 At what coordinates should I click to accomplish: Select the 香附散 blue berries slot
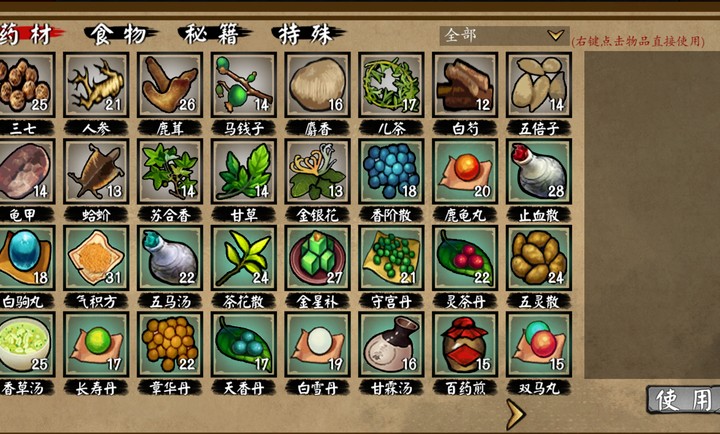392,171
